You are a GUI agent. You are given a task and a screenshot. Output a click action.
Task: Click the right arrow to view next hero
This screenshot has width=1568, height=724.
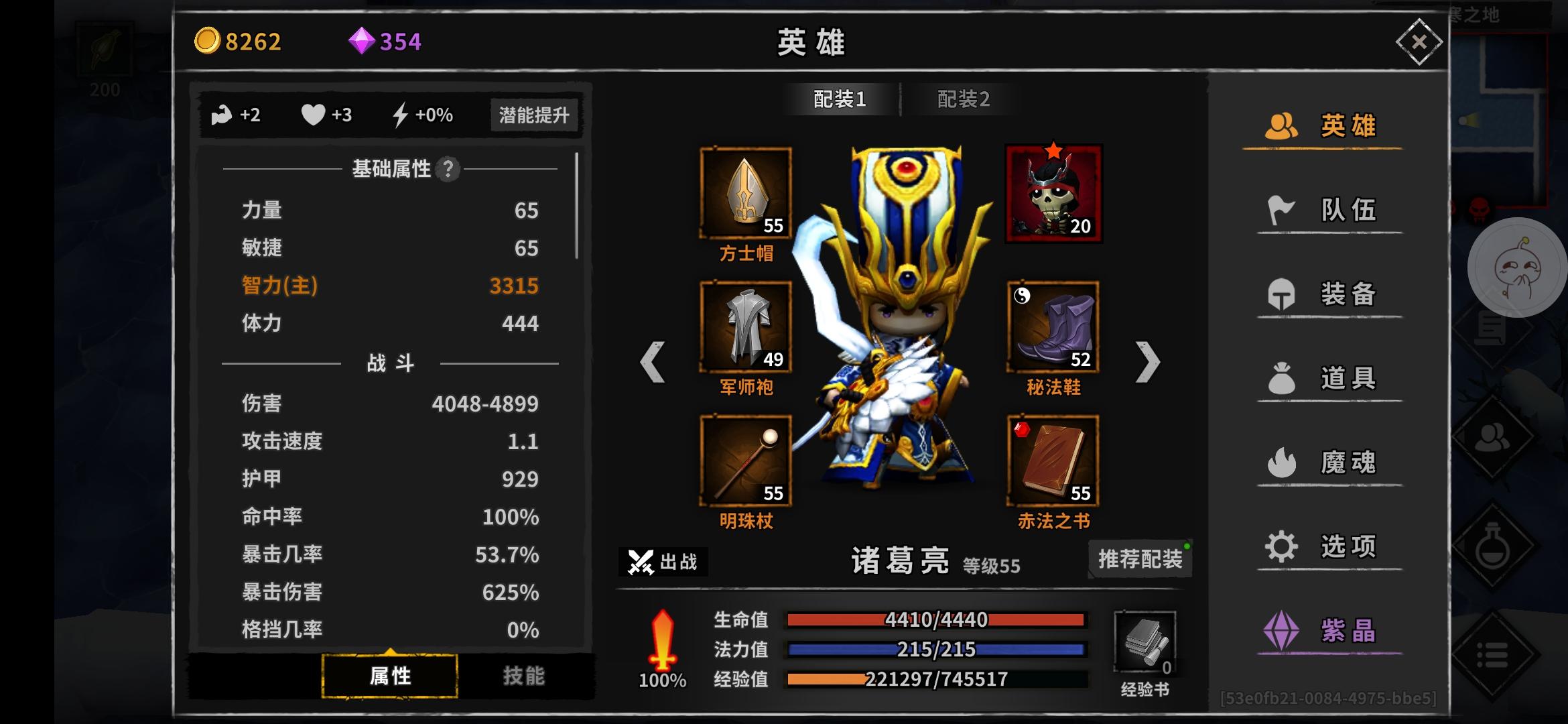(x=1148, y=362)
